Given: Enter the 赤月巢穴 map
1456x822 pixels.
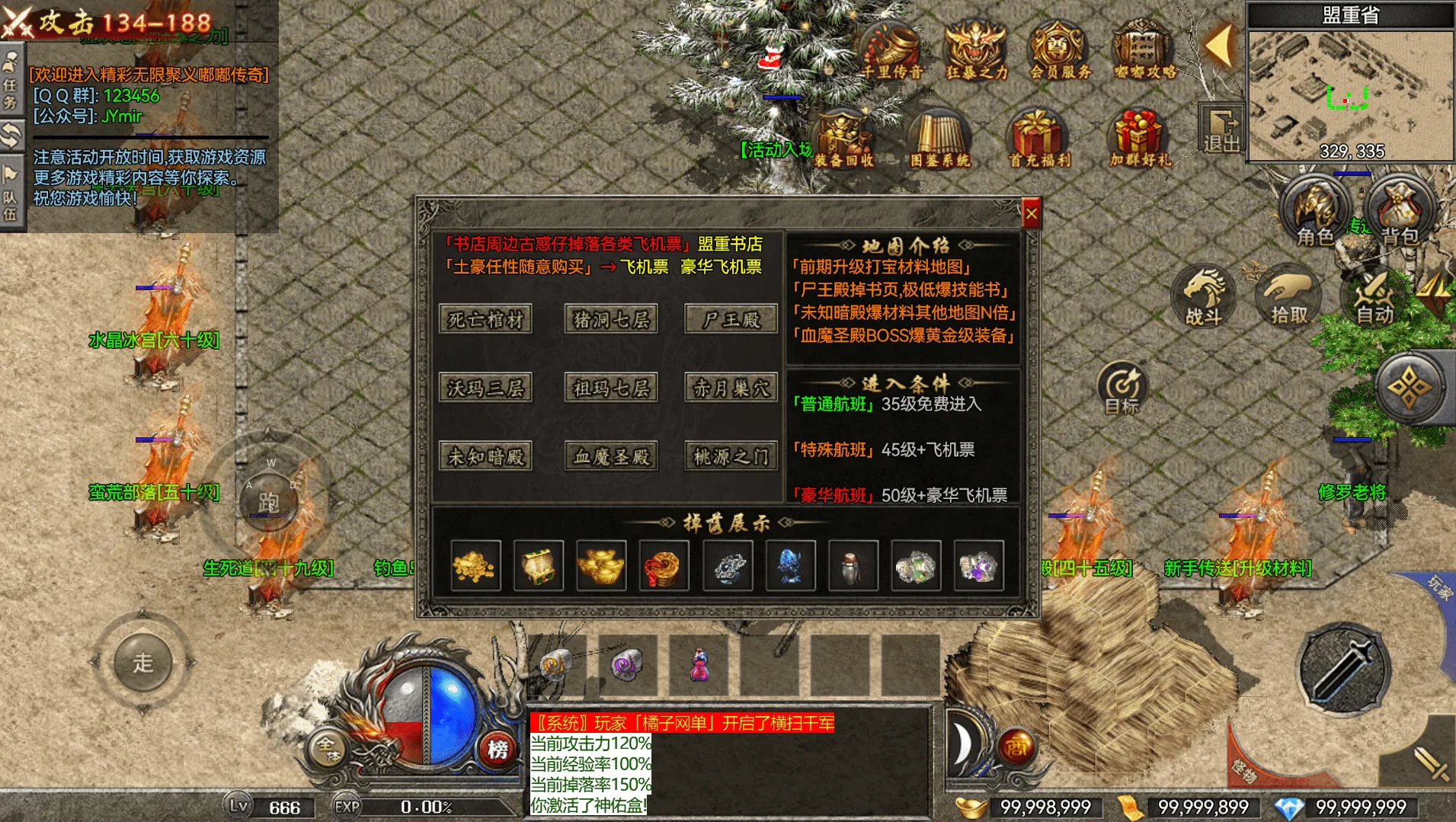Looking at the screenshot, I should [x=731, y=389].
